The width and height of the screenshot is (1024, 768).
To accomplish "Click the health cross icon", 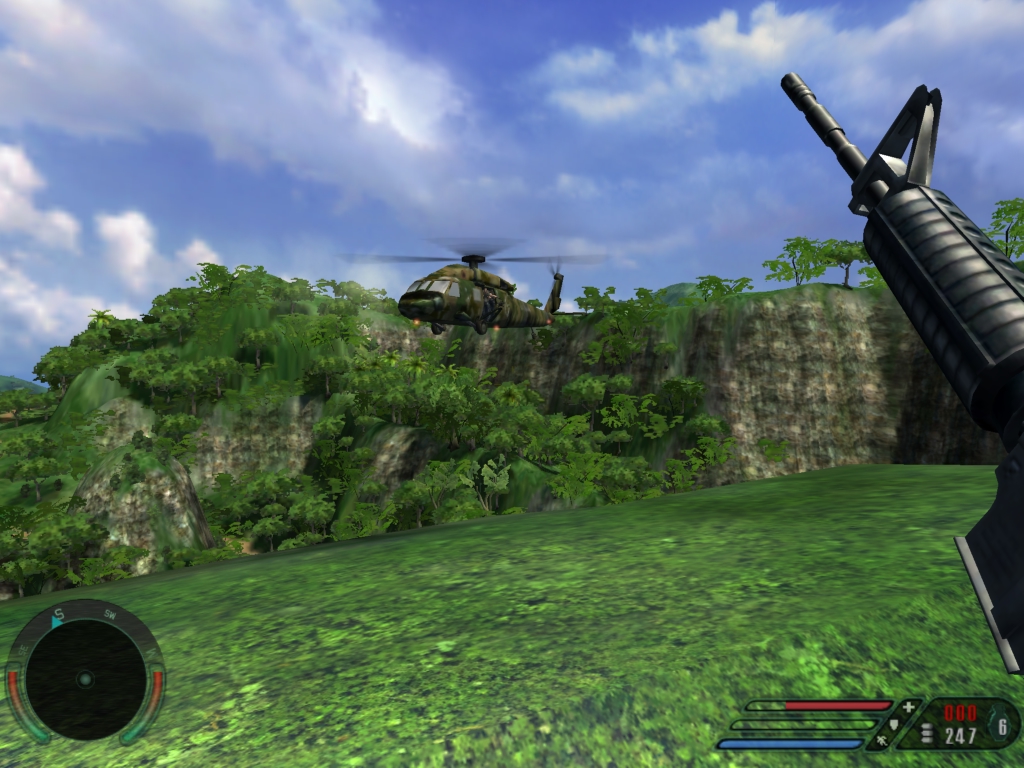I will (x=908, y=707).
